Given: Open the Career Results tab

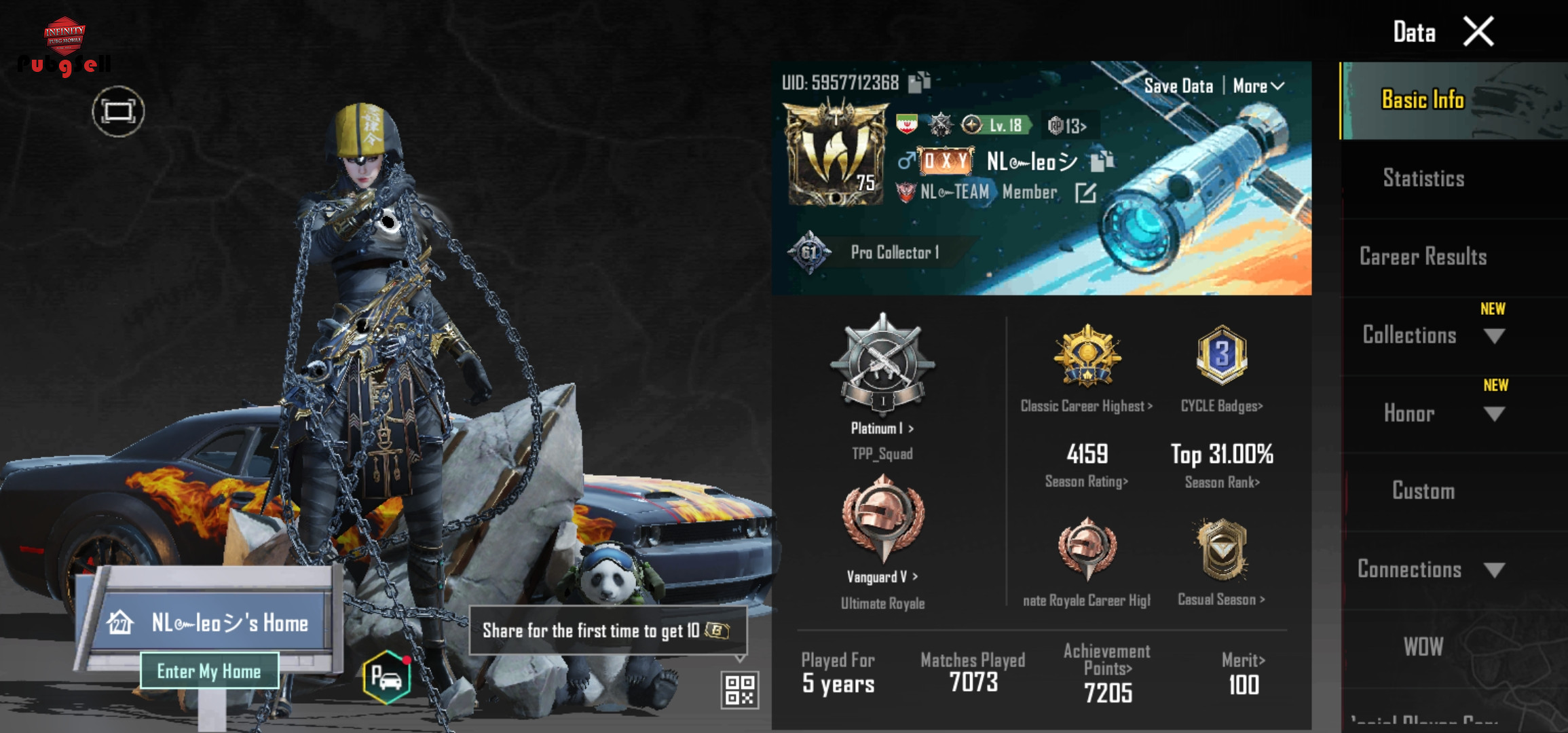Looking at the screenshot, I should coord(1423,257).
